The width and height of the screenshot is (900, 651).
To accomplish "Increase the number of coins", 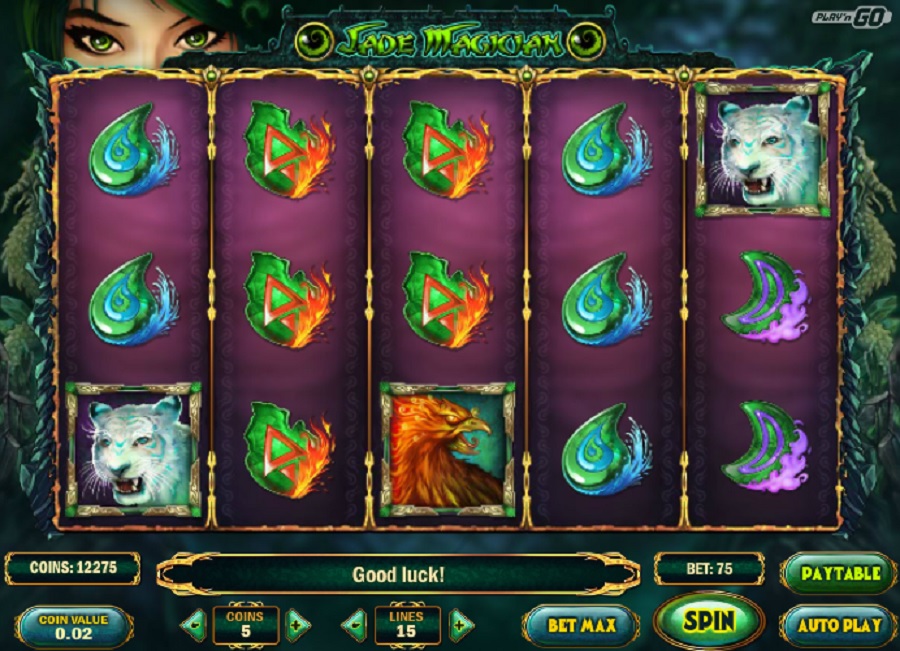I will click(297, 626).
